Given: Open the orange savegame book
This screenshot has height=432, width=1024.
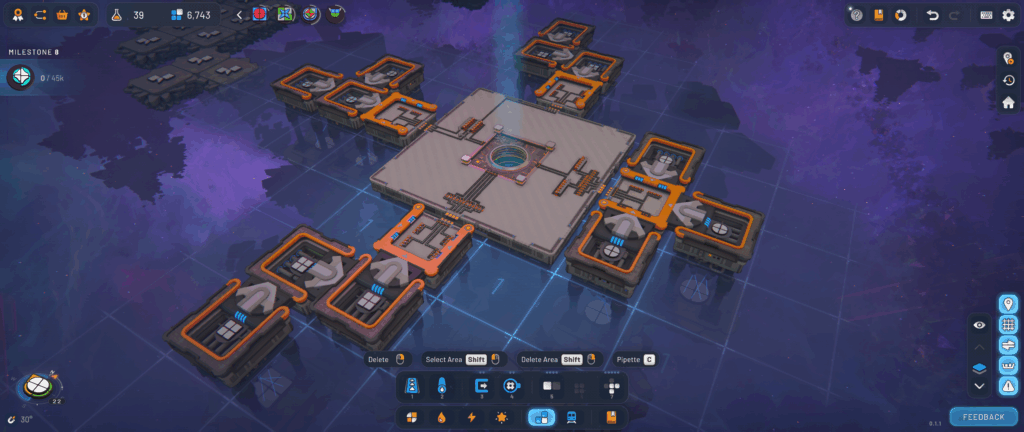Looking at the screenshot, I should (x=879, y=15).
